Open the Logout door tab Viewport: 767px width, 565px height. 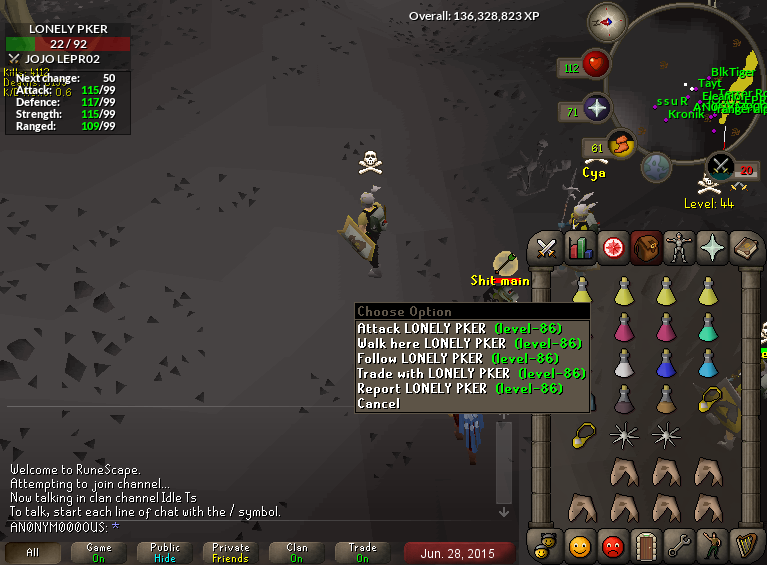click(x=645, y=546)
